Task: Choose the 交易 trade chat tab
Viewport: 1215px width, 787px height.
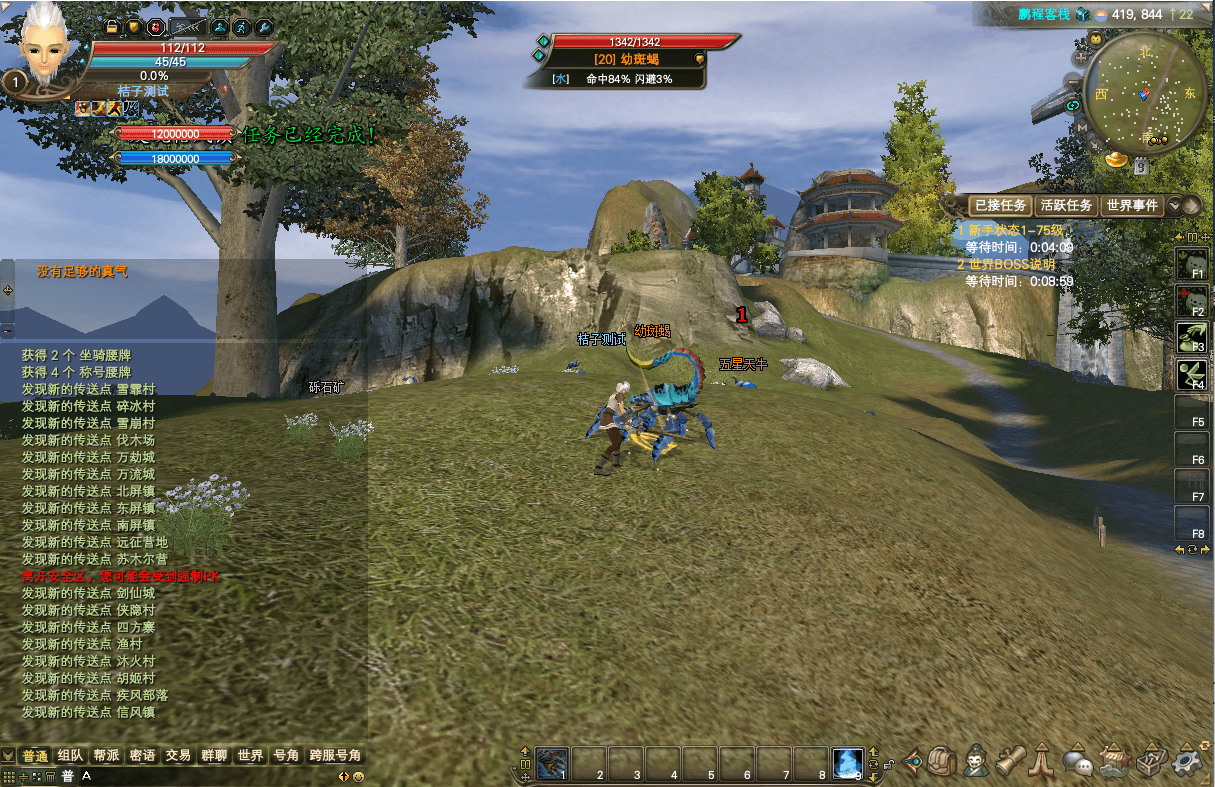Action: click(x=178, y=755)
